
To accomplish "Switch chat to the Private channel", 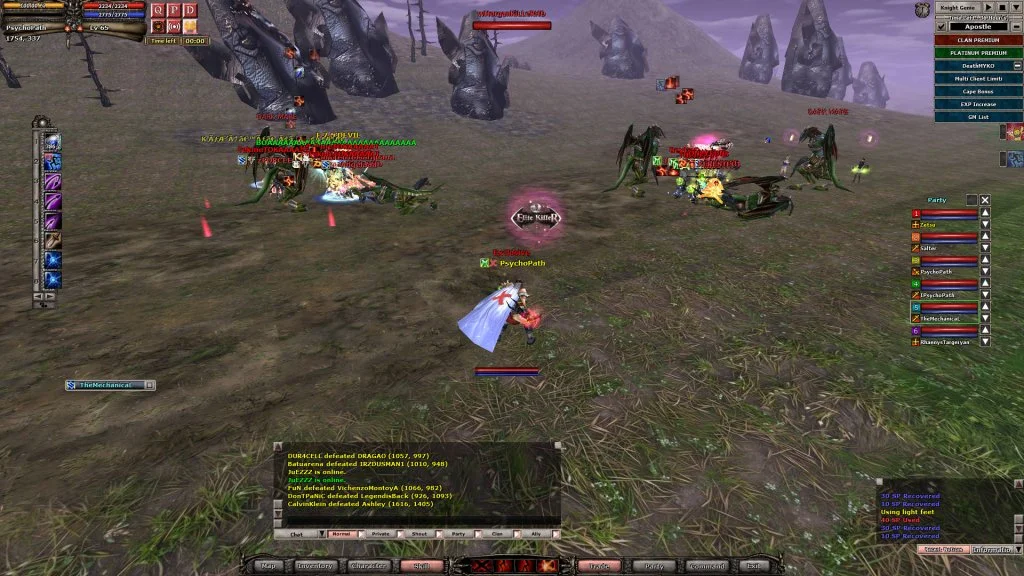I will [380, 534].
